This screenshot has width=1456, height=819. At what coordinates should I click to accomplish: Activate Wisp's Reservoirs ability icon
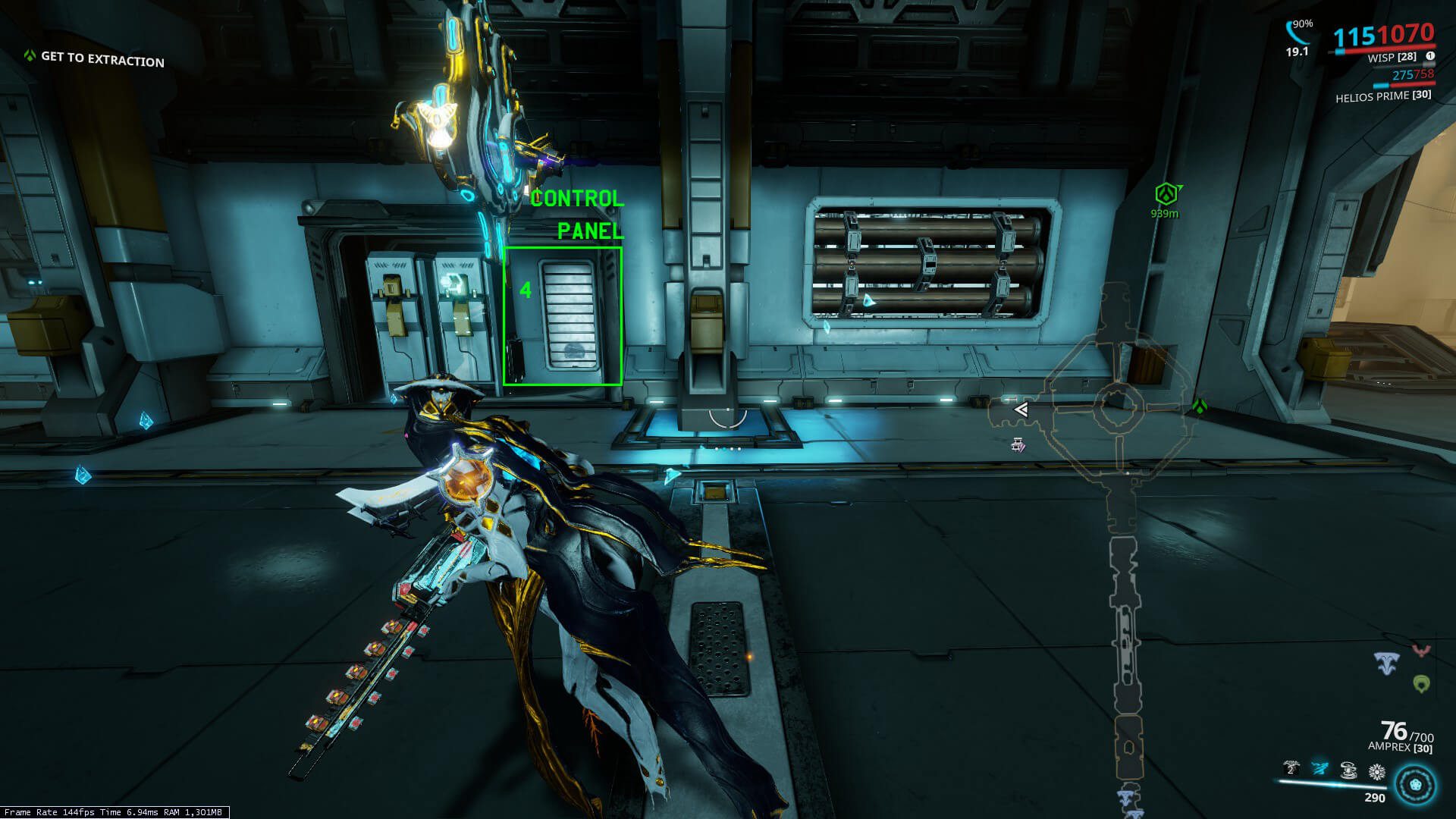click(x=1291, y=770)
